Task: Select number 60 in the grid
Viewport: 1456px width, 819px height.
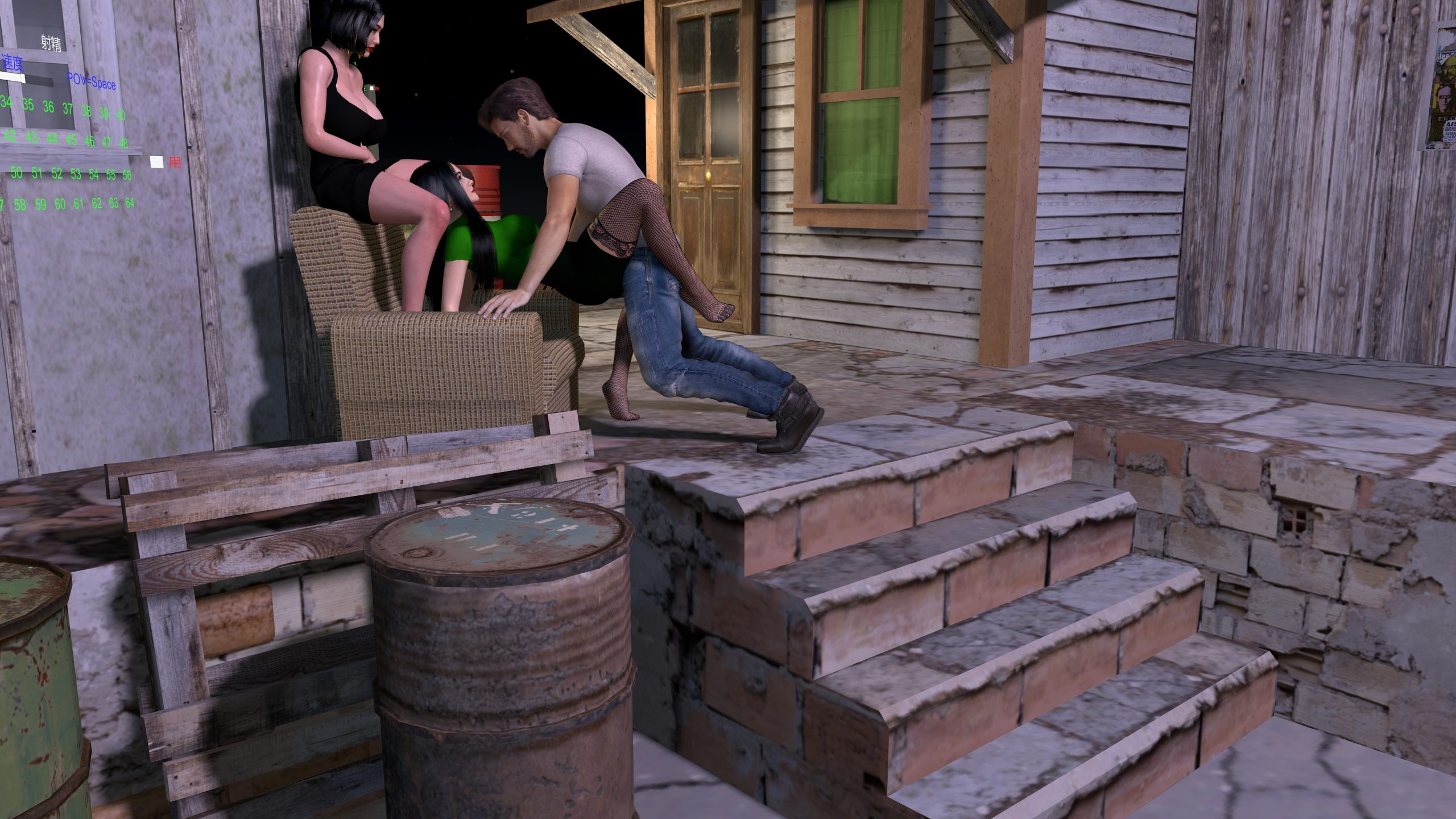Action: [x=60, y=204]
